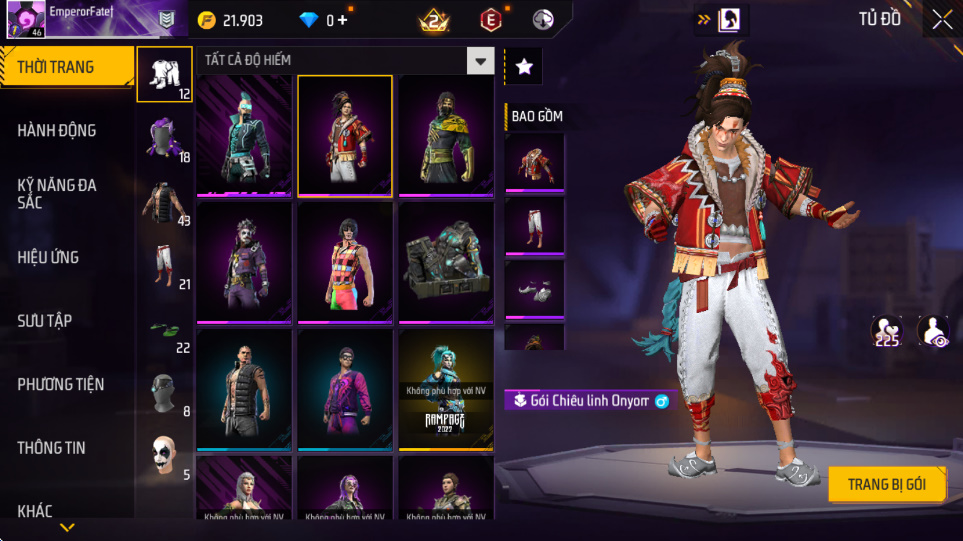The width and height of the screenshot is (963, 541).
Task: Open the Tất Cả Độ Hiếm rarity dropdown
Action: pos(482,61)
